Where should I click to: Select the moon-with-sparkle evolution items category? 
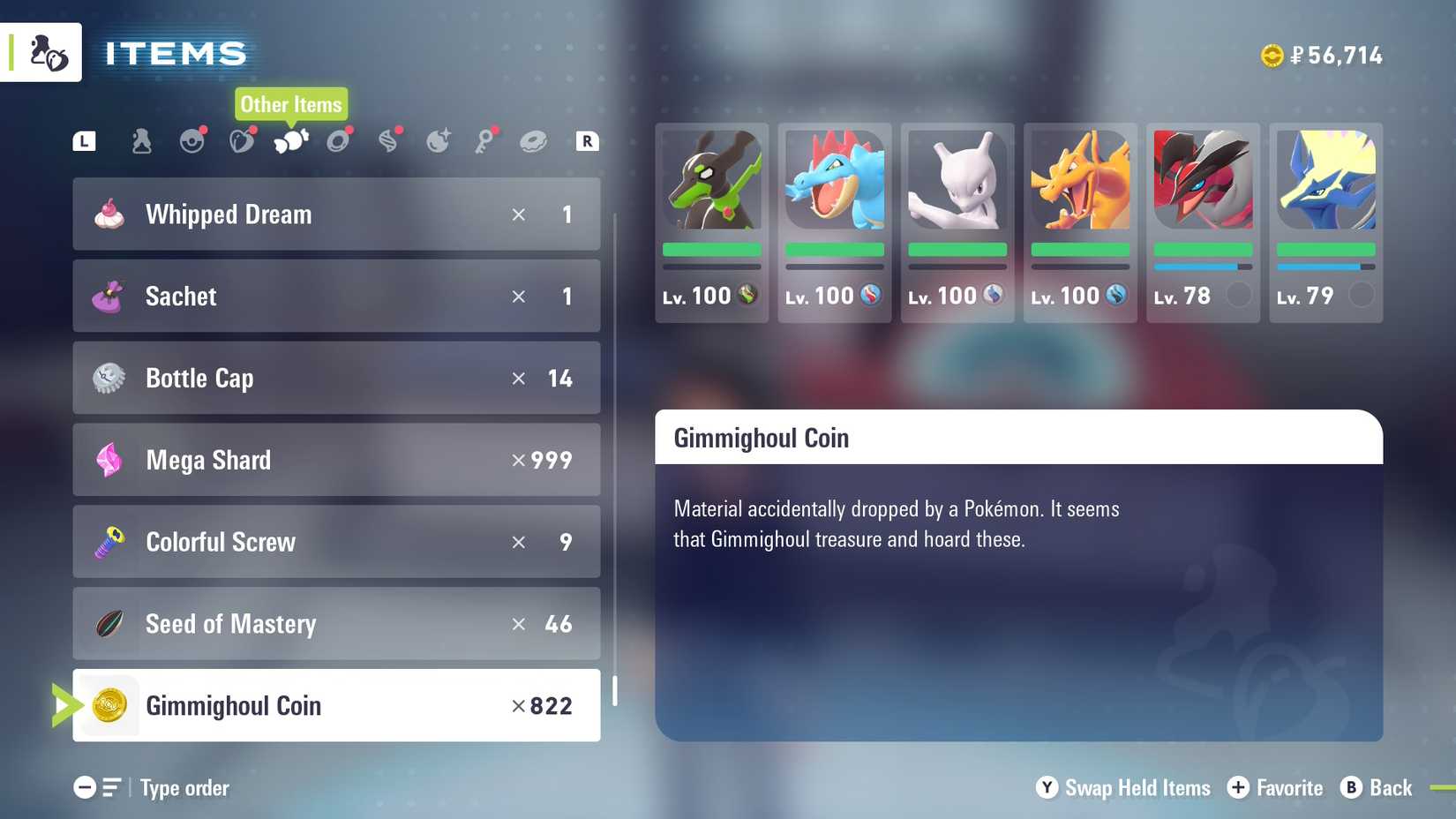click(x=439, y=140)
